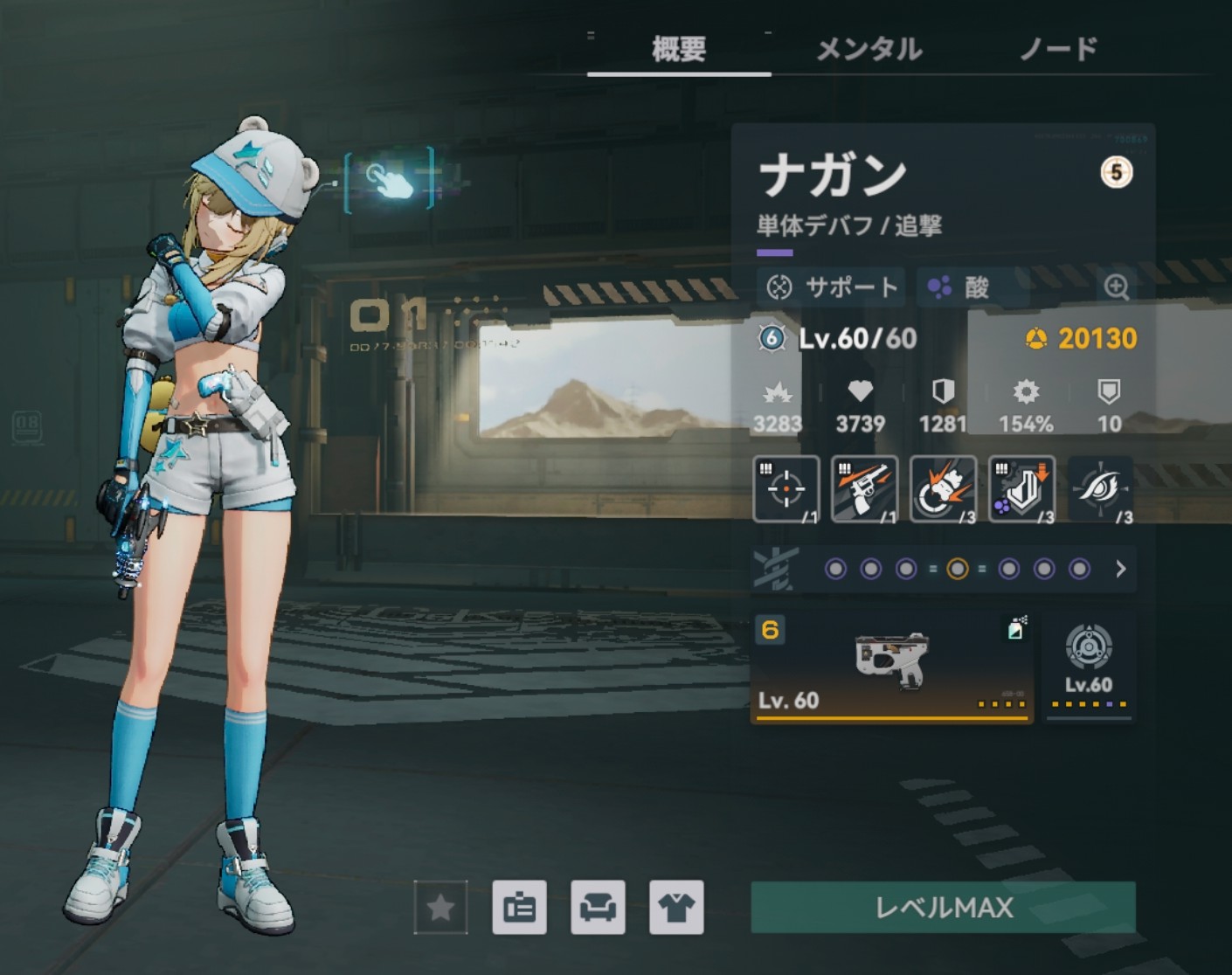Select the revolver skill icon
The width and height of the screenshot is (1232, 975).
click(x=864, y=489)
